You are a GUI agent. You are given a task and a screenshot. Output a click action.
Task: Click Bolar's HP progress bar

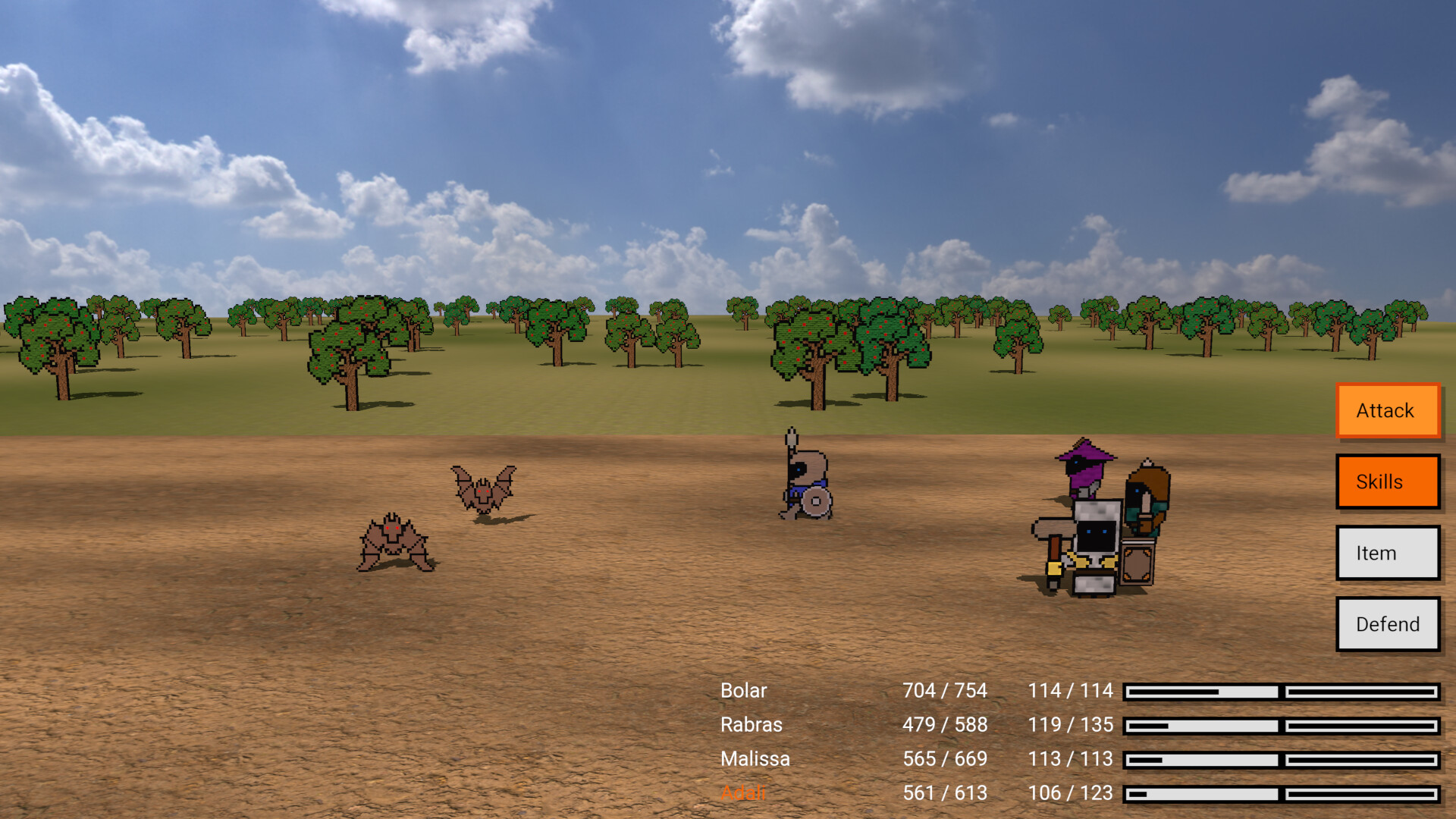[x=1201, y=691]
